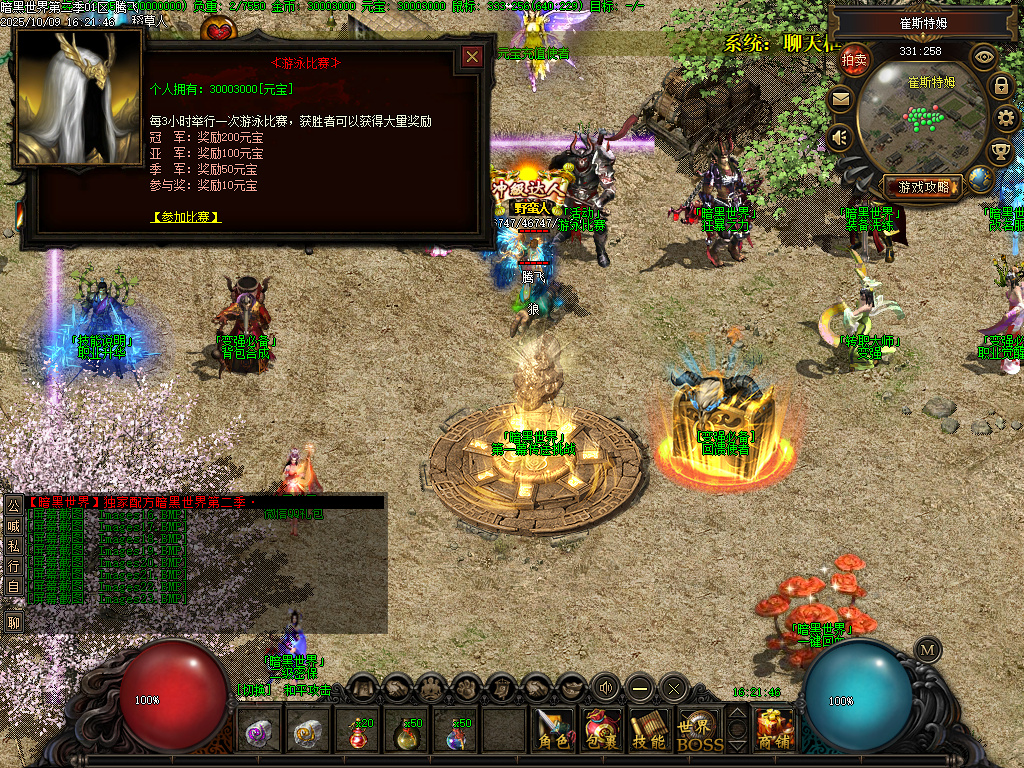This screenshot has width=1024, height=768.
Task: Select the 私 private chat channel tab
Action: click(13, 545)
